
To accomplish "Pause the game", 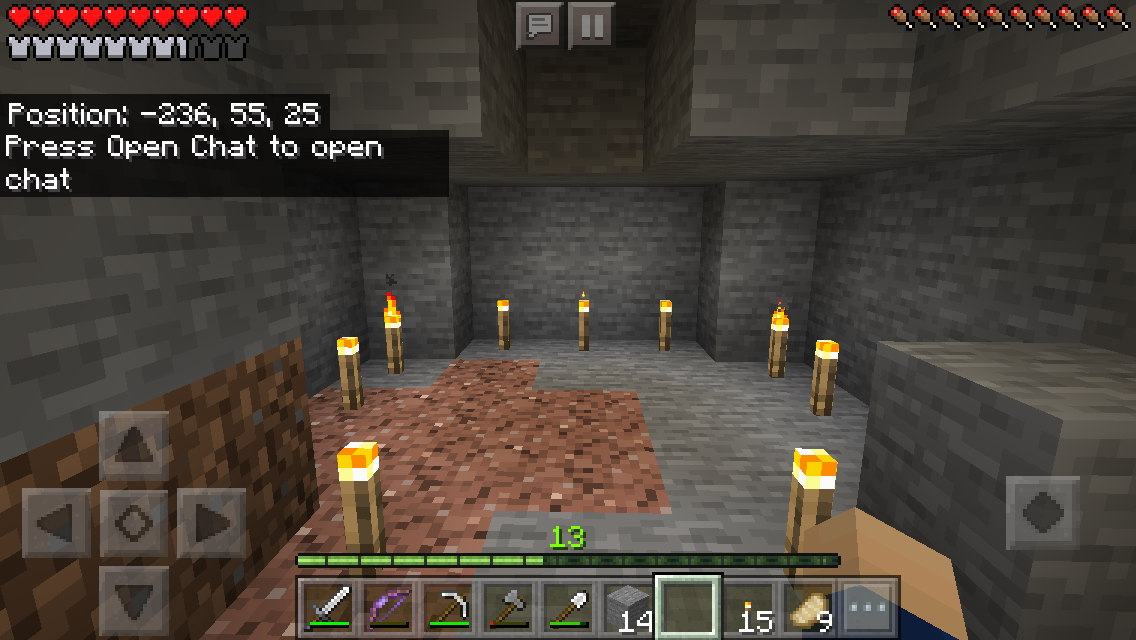I will click(x=591, y=25).
